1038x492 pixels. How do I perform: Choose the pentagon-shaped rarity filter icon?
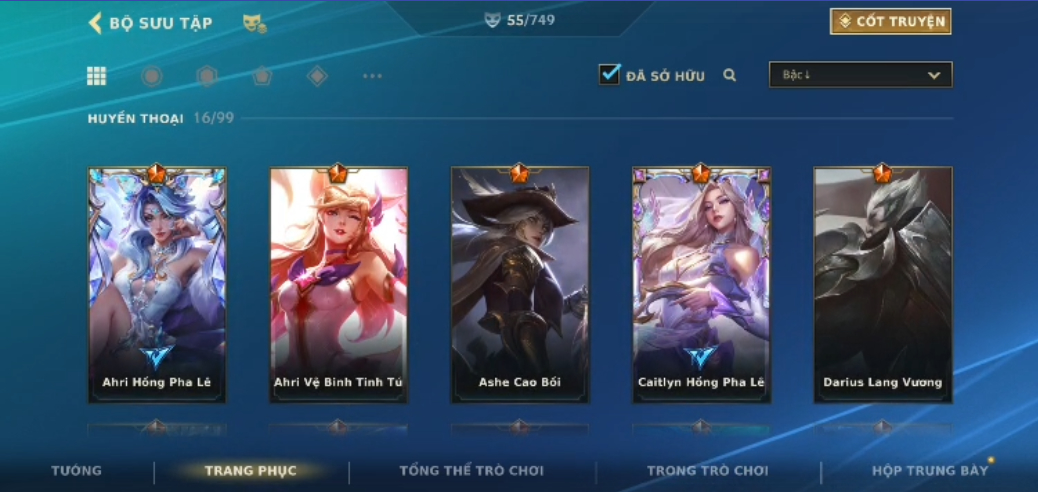(x=262, y=76)
